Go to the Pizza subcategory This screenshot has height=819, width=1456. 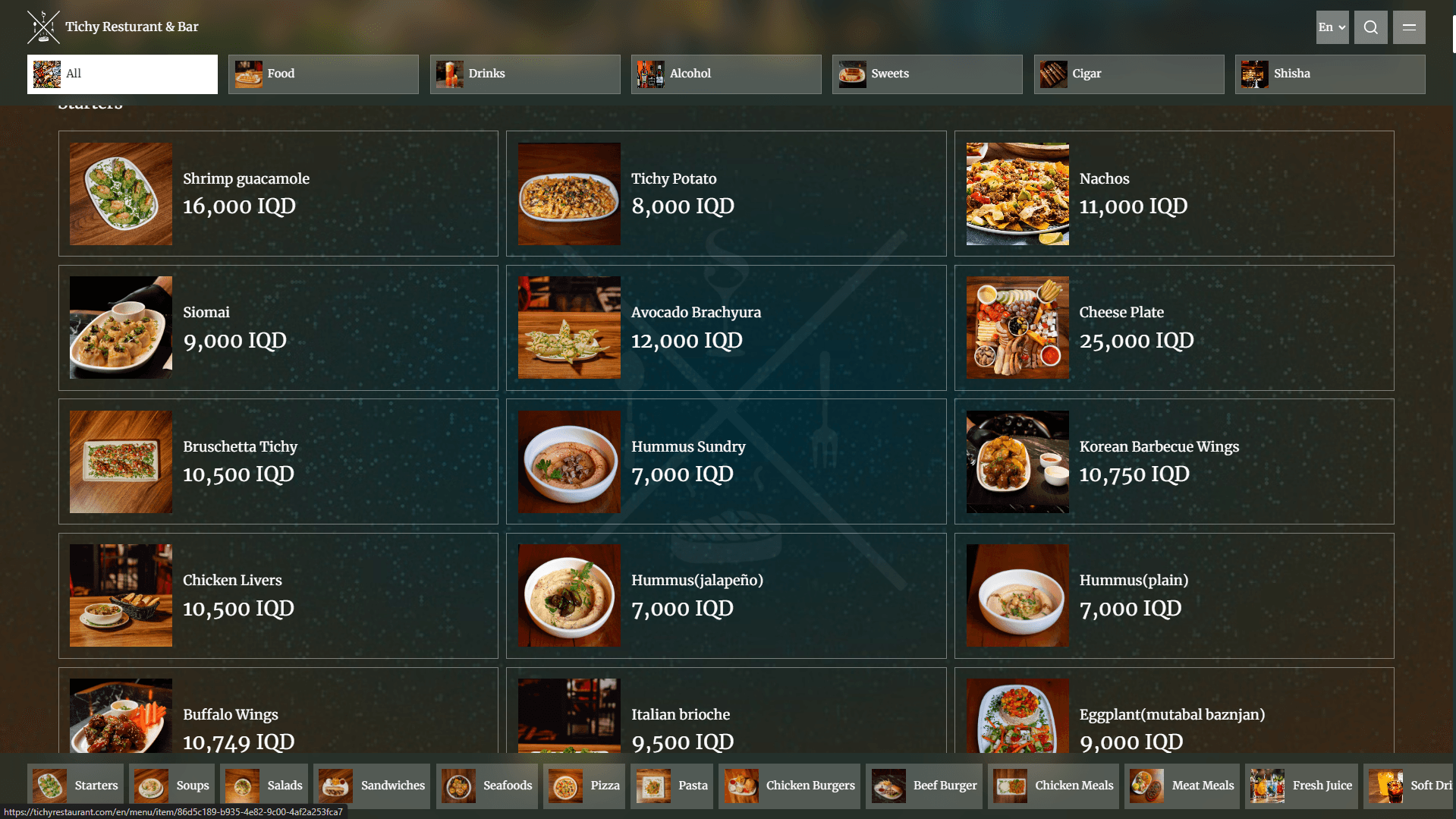tap(584, 786)
